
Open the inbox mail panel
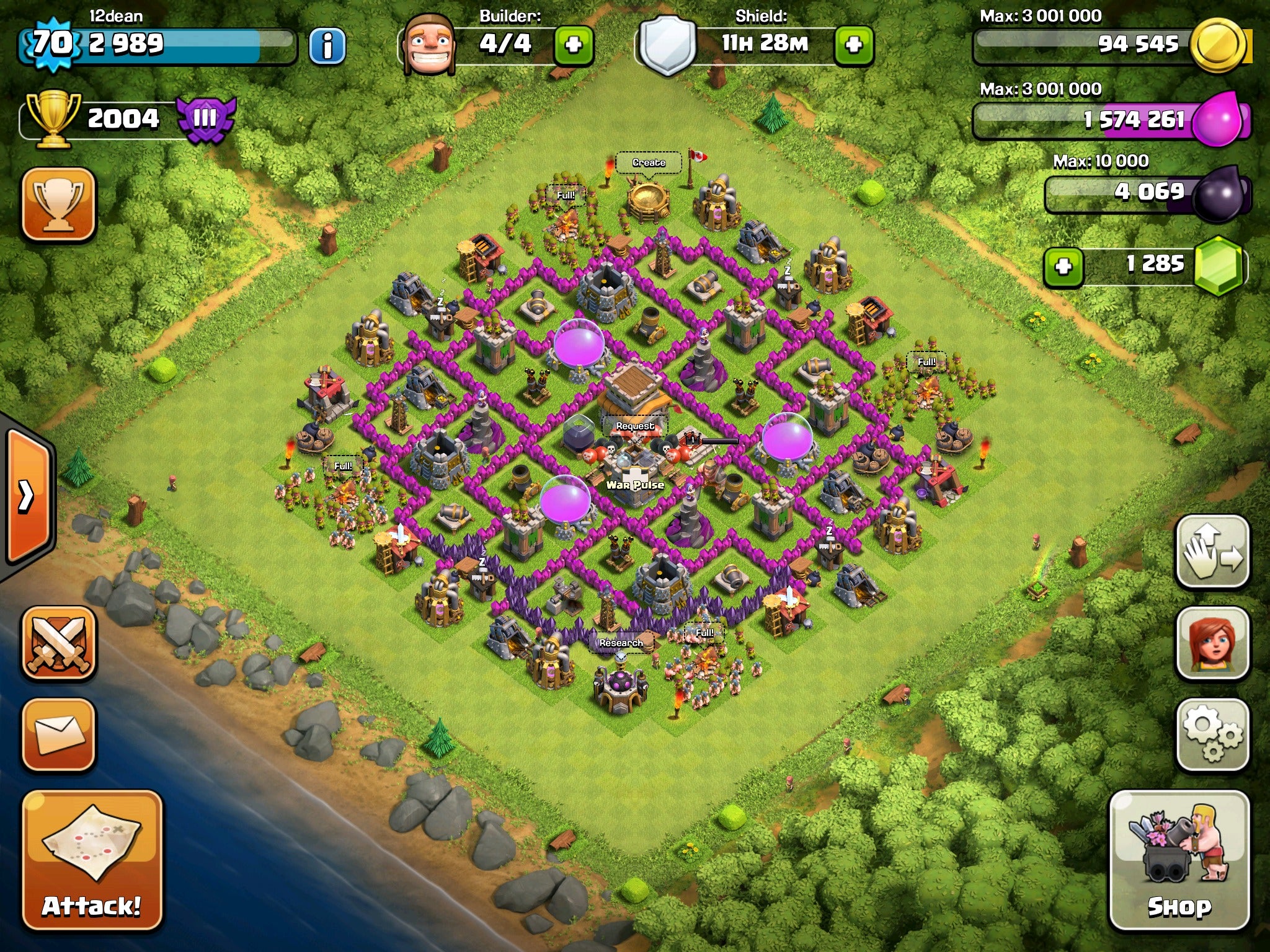click(59, 738)
